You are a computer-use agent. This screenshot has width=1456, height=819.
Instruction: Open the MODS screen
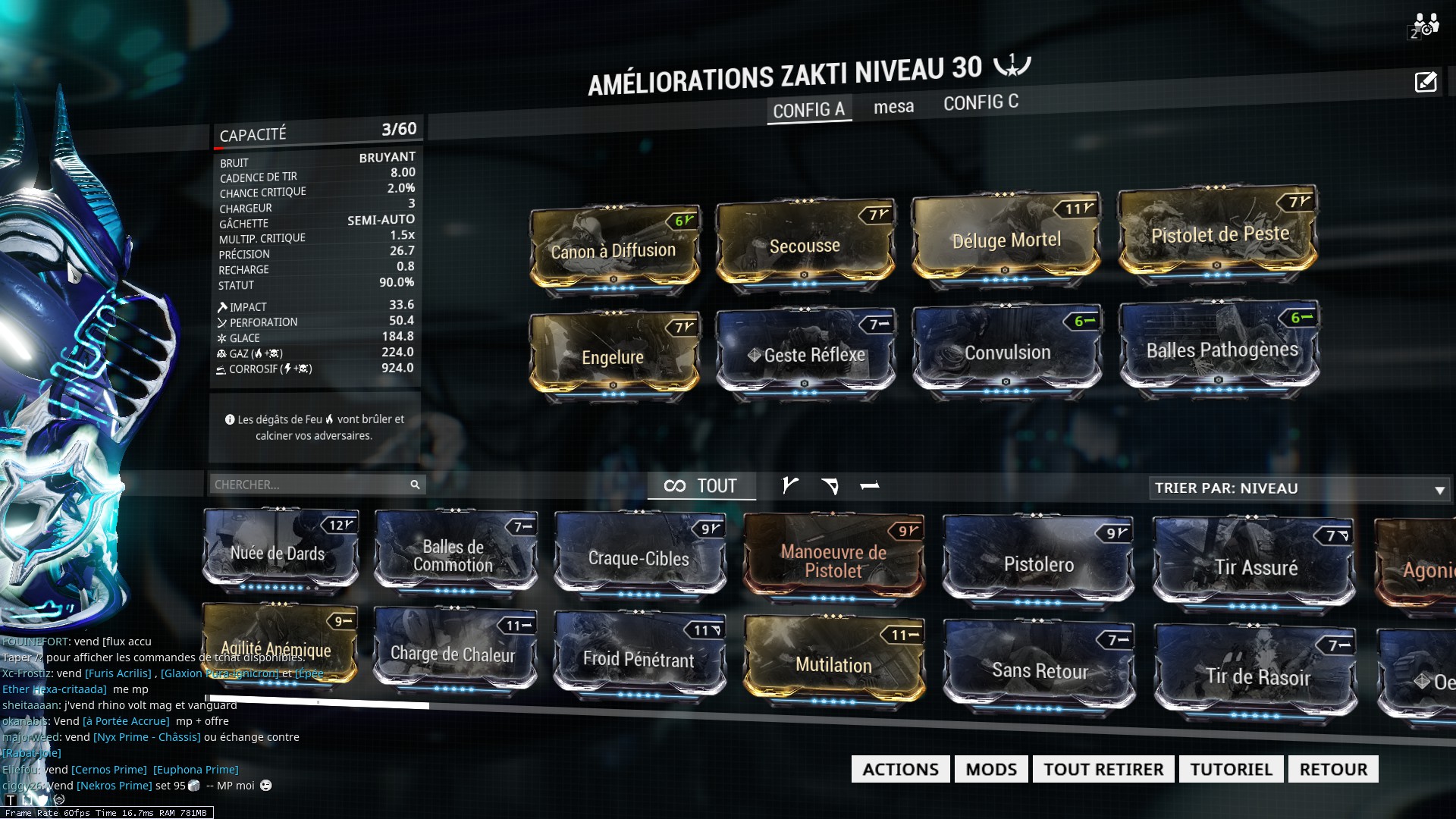(x=991, y=769)
